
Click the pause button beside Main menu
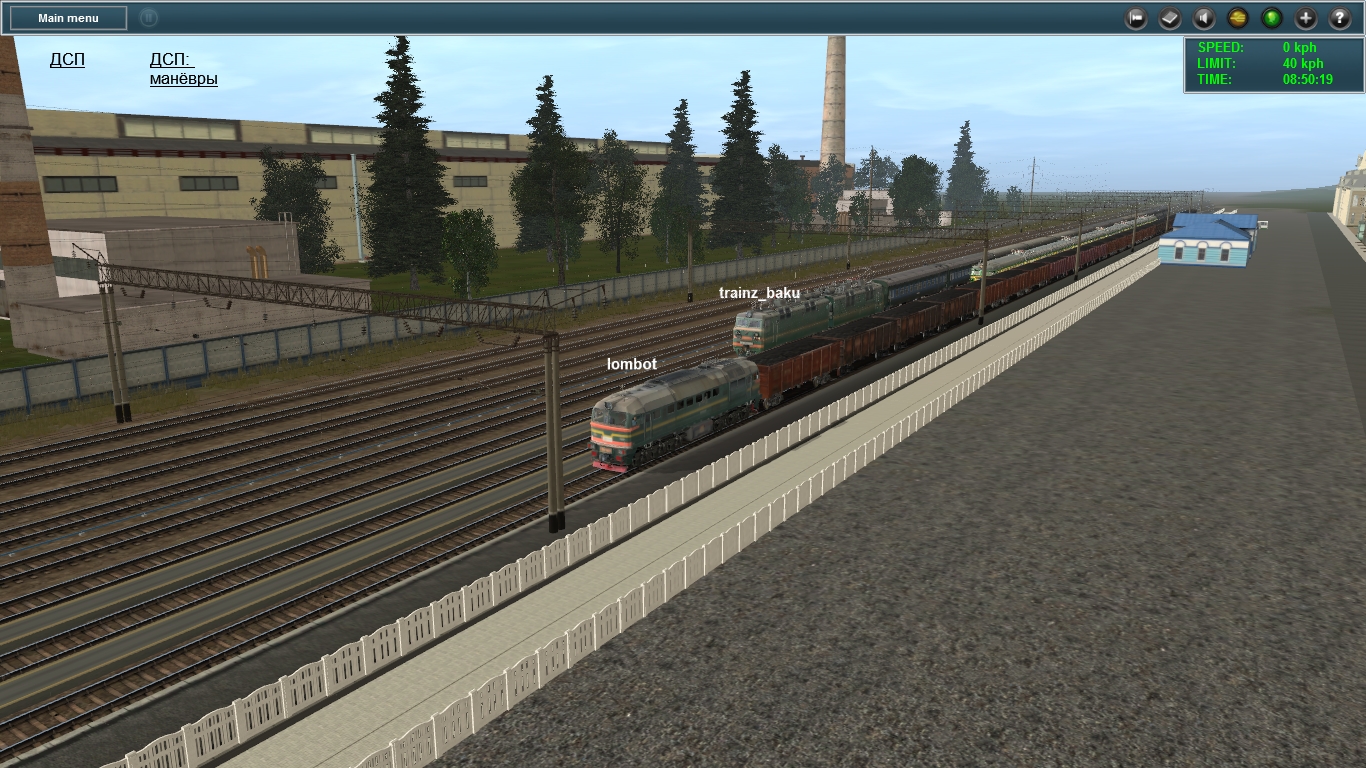[x=148, y=17]
